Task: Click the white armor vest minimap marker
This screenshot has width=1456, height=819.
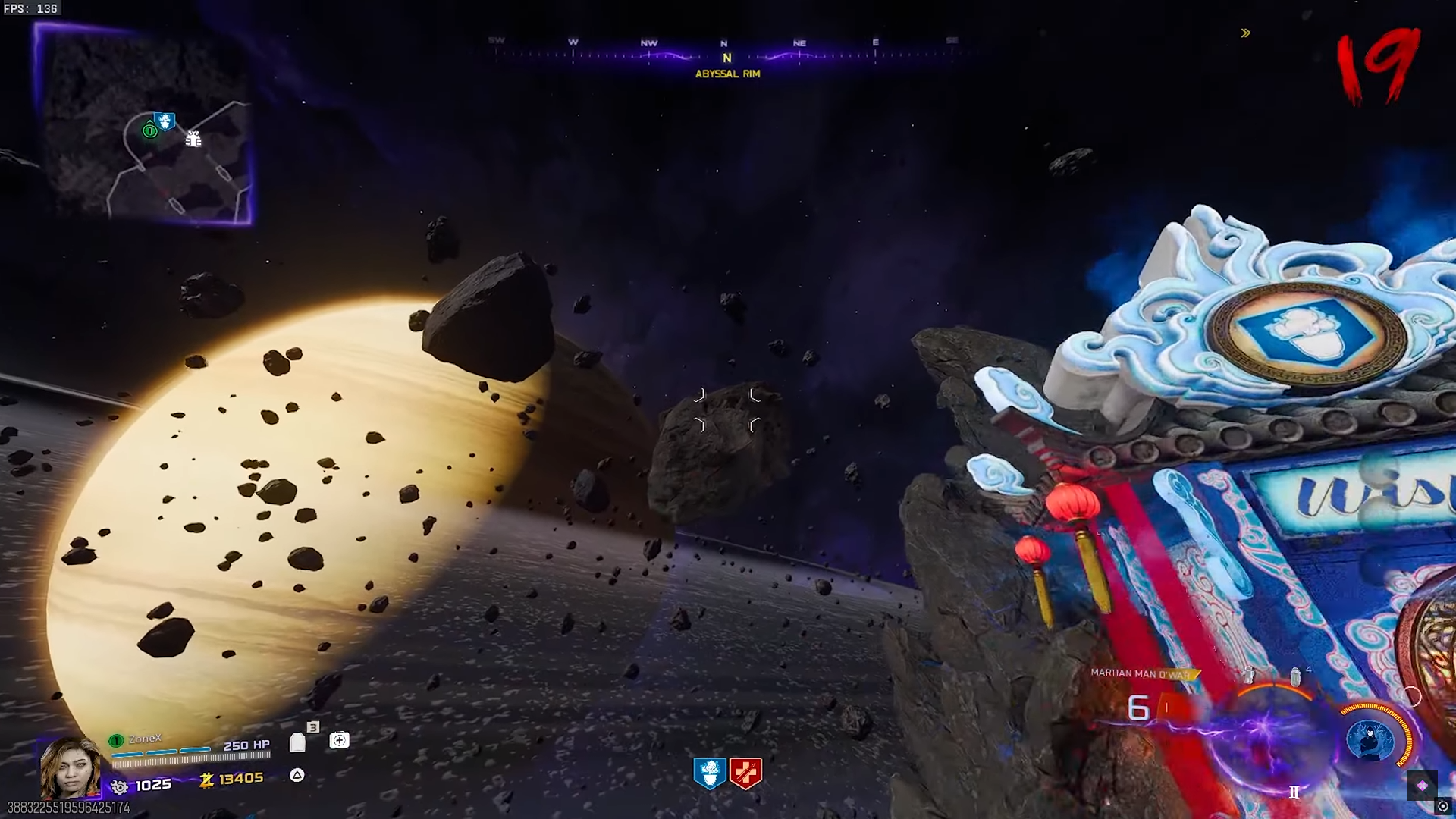Action: click(193, 139)
